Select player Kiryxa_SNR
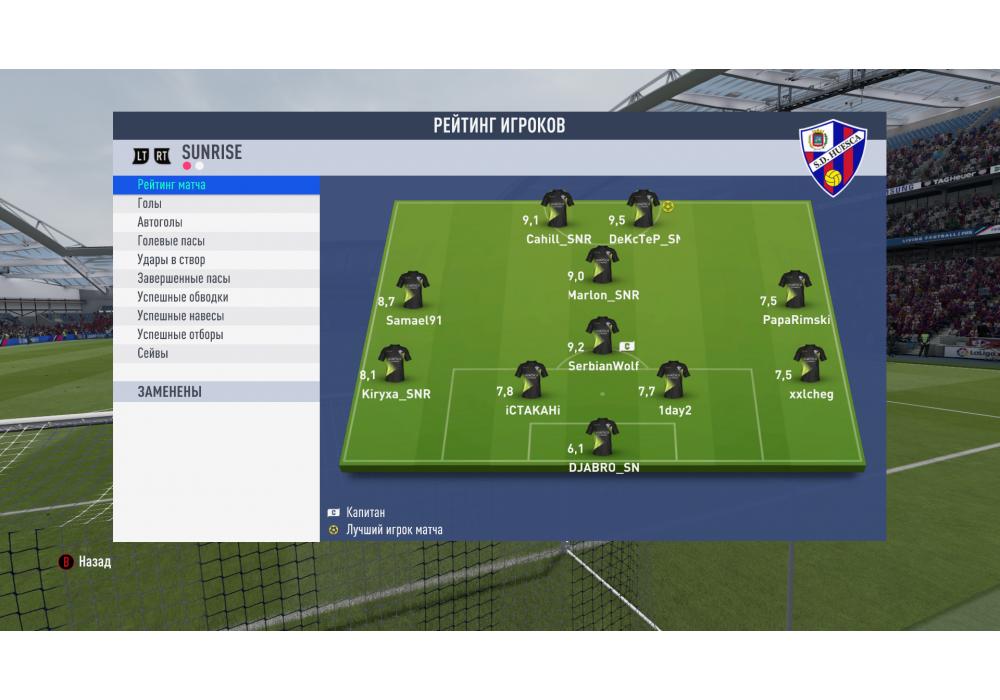The height and width of the screenshot is (700, 1000). coord(393,365)
